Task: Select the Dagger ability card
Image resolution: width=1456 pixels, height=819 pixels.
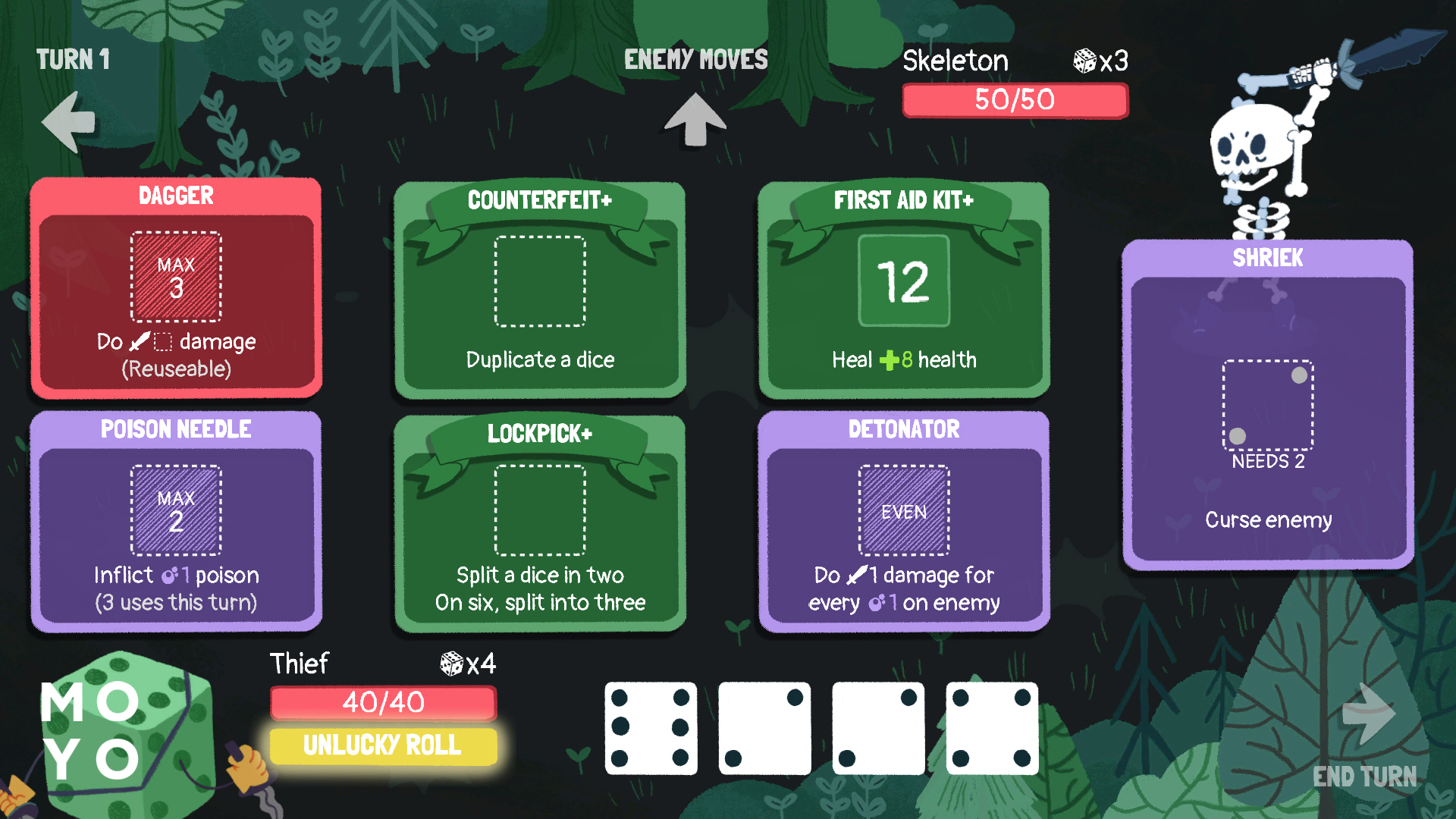Action: click(x=176, y=288)
